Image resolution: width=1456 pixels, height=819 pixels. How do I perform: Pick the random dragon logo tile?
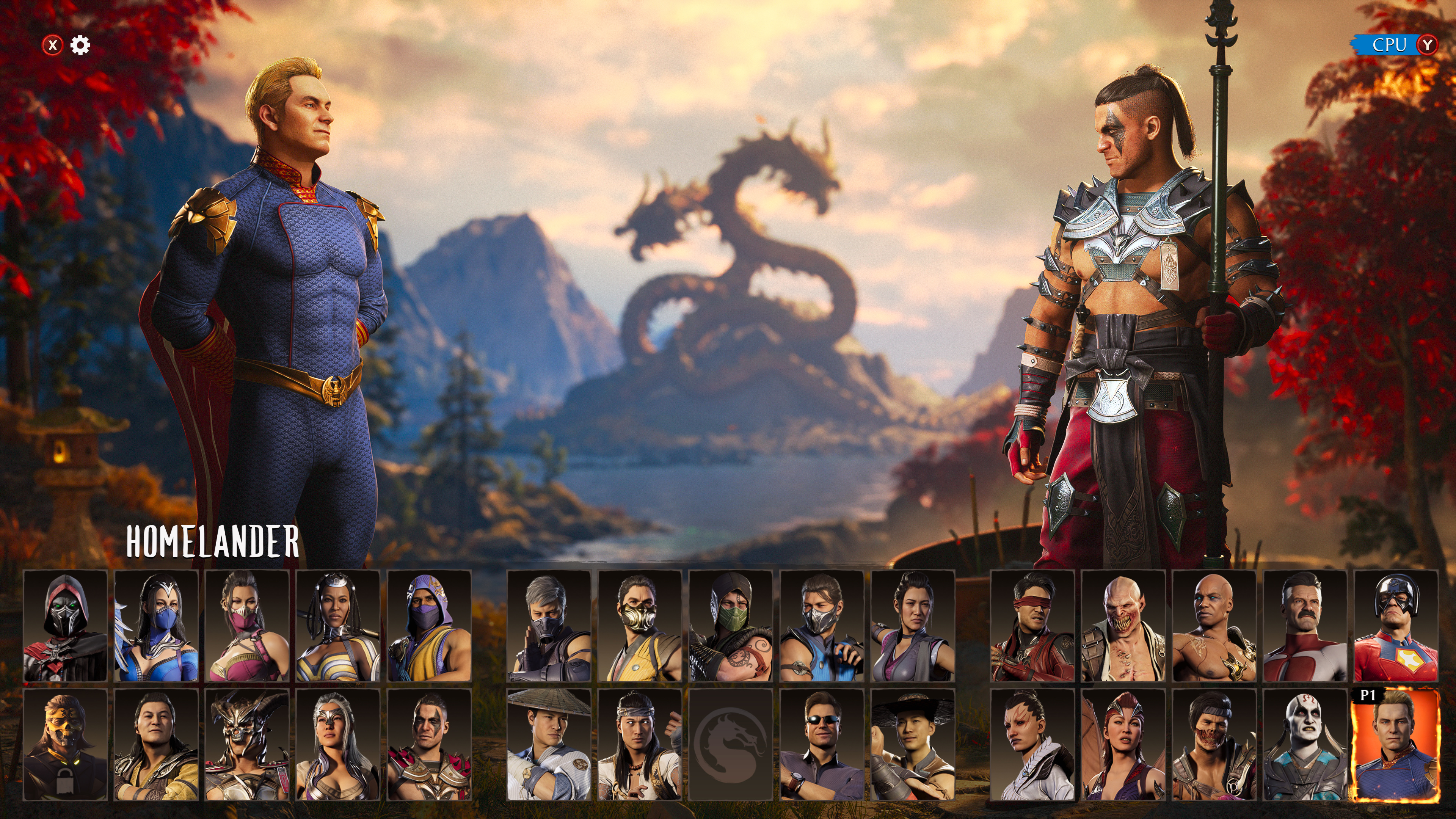pyautogui.click(x=731, y=744)
